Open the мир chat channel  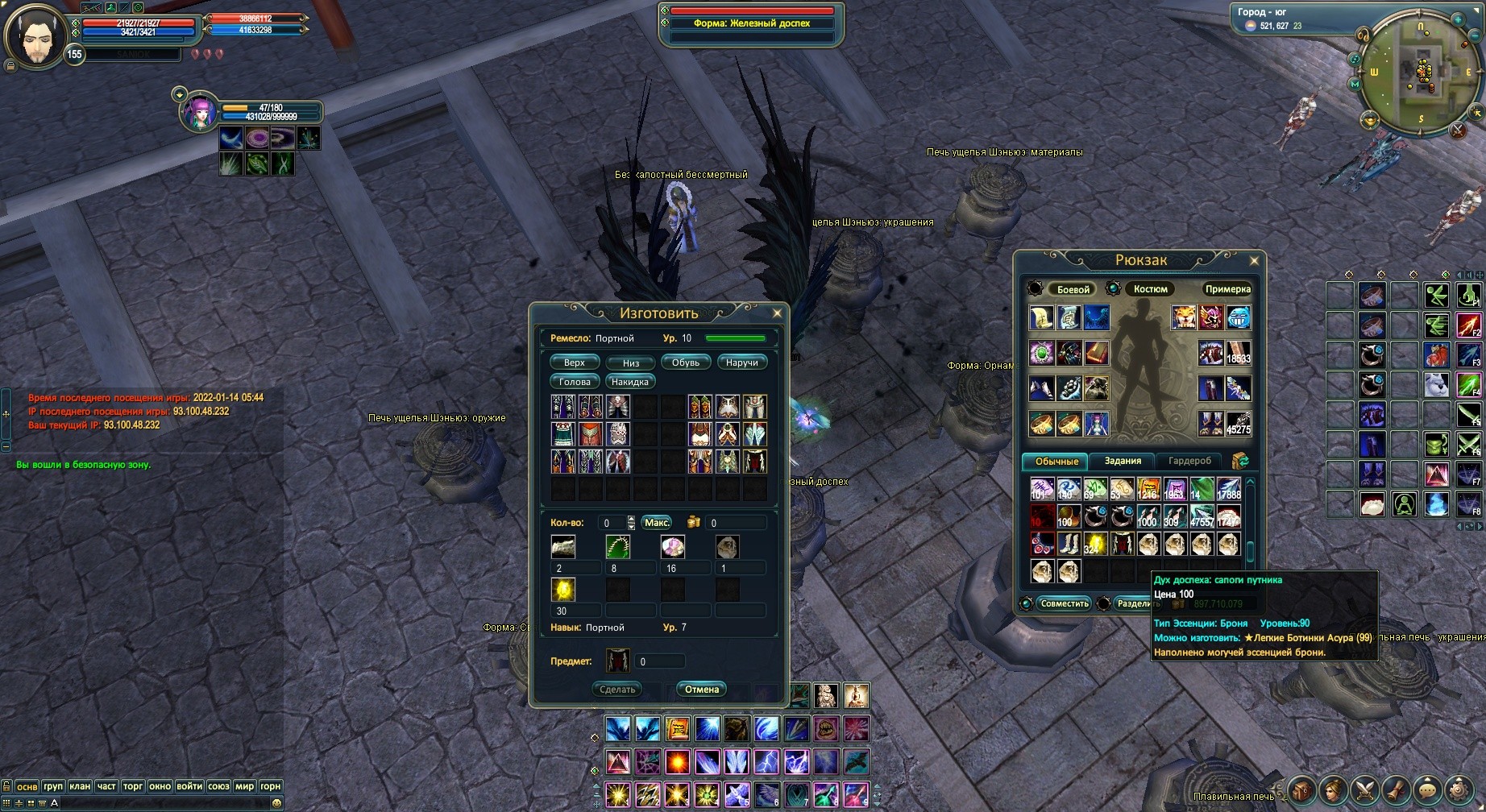[244, 786]
